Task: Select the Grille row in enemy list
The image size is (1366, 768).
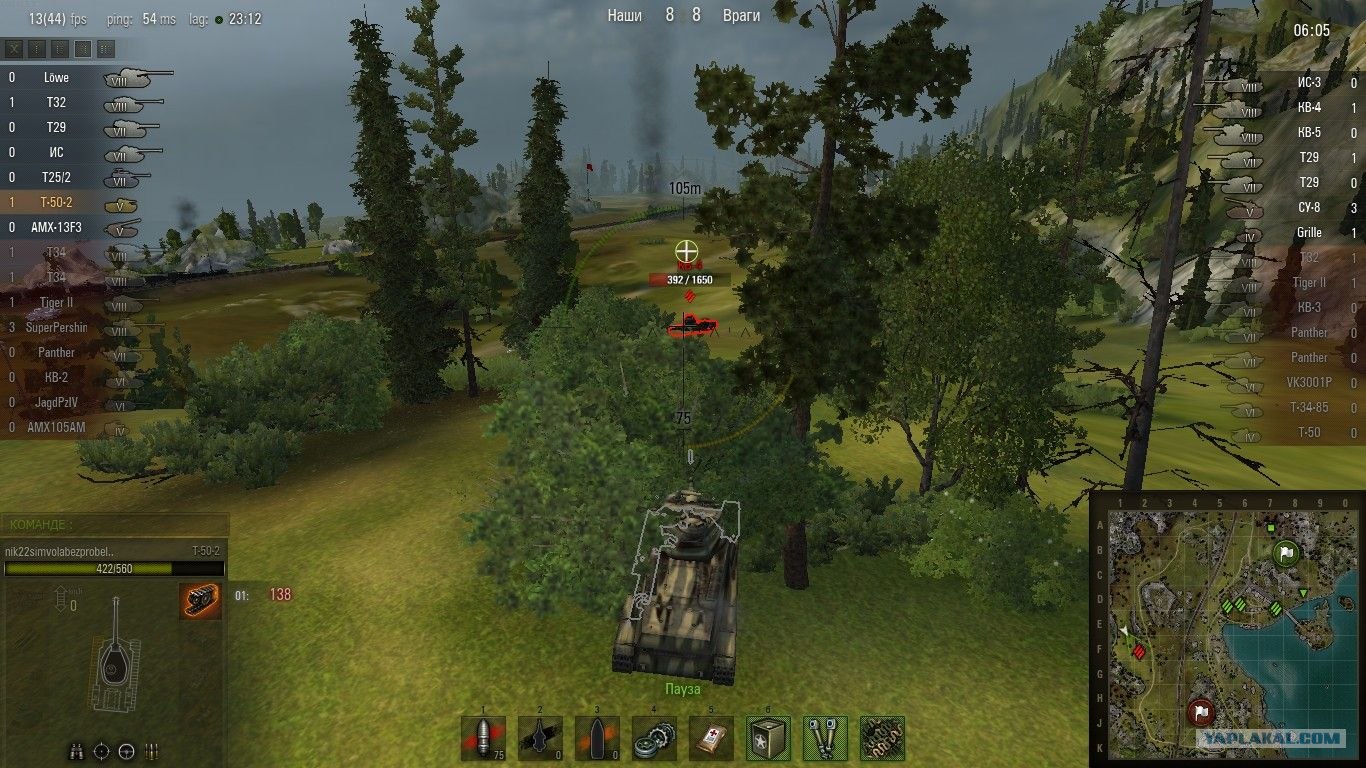Action: point(1290,232)
